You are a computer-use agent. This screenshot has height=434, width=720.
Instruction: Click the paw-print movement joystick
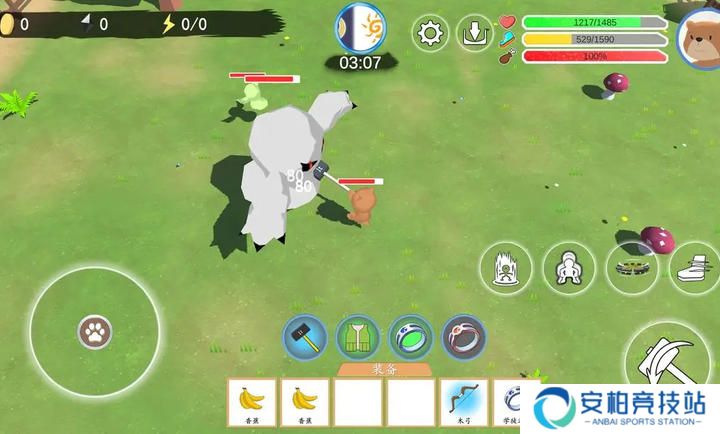95,330
